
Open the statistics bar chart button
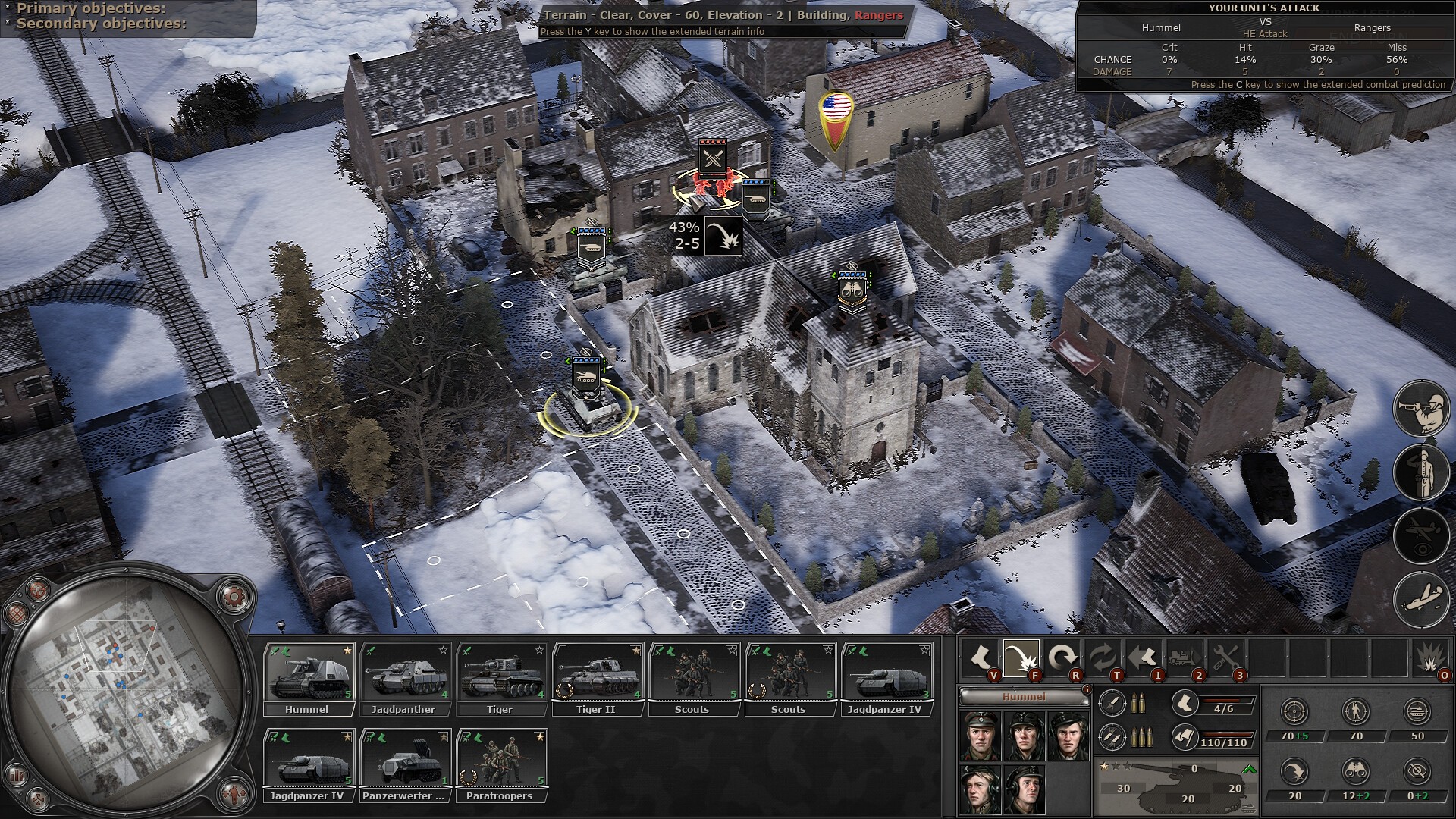point(17,775)
